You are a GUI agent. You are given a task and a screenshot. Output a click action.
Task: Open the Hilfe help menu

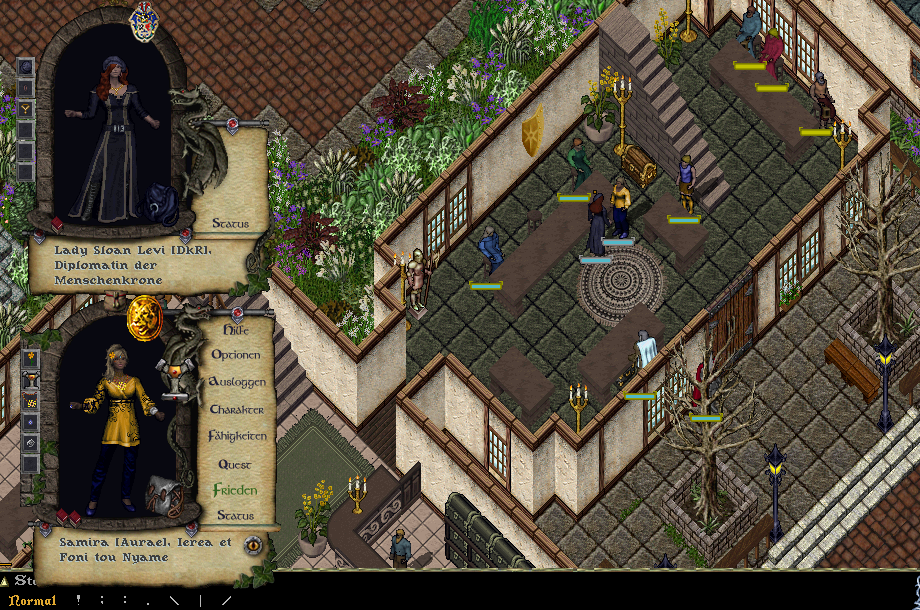(x=235, y=328)
